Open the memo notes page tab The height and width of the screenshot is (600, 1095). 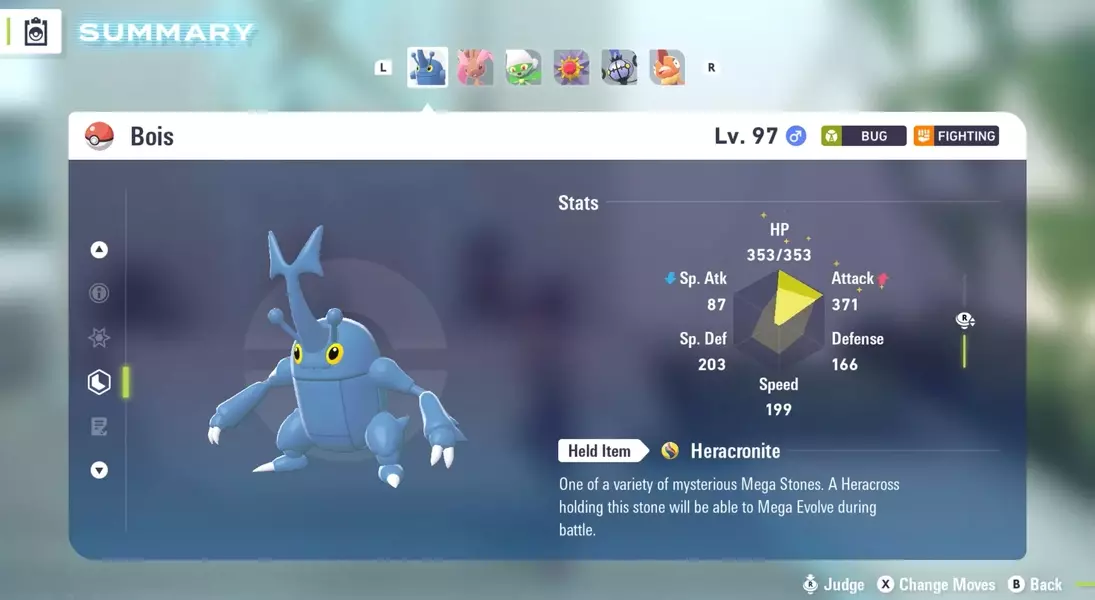point(99,427)
